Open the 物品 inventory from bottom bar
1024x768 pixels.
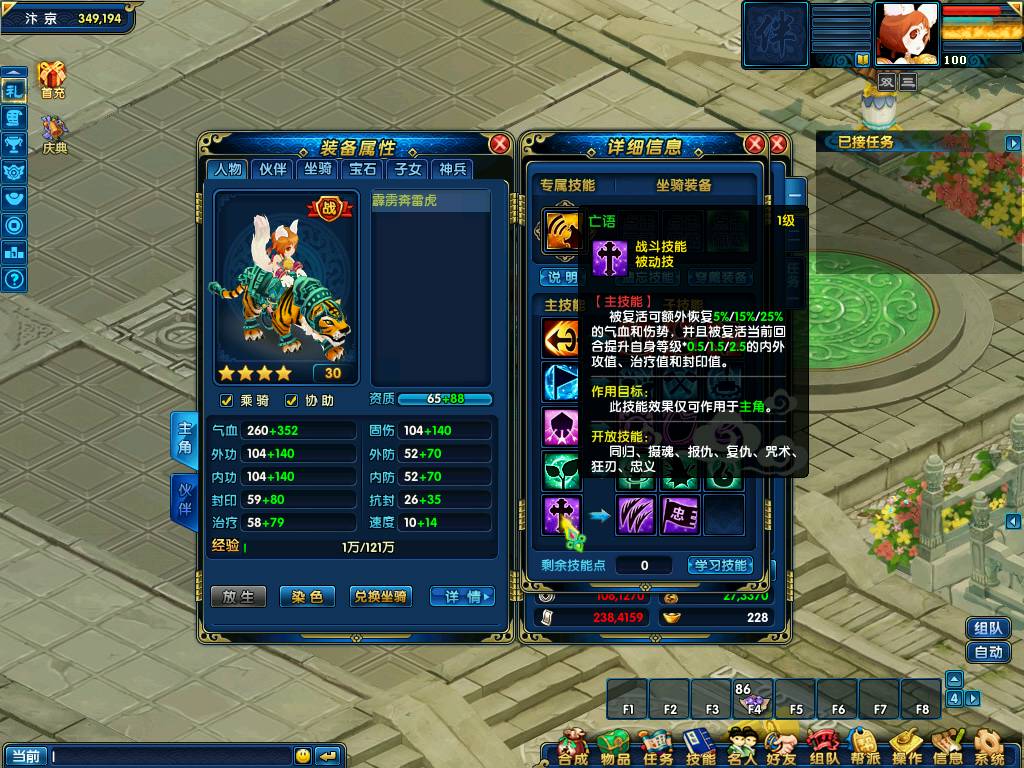pos(615,747)
